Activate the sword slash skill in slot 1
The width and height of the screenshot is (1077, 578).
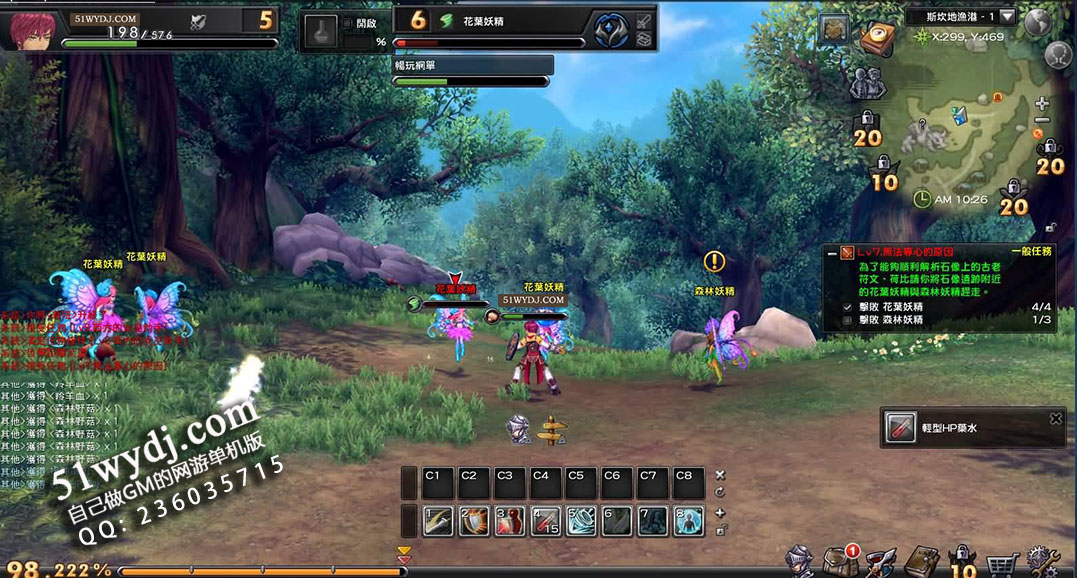coord(438,520)
